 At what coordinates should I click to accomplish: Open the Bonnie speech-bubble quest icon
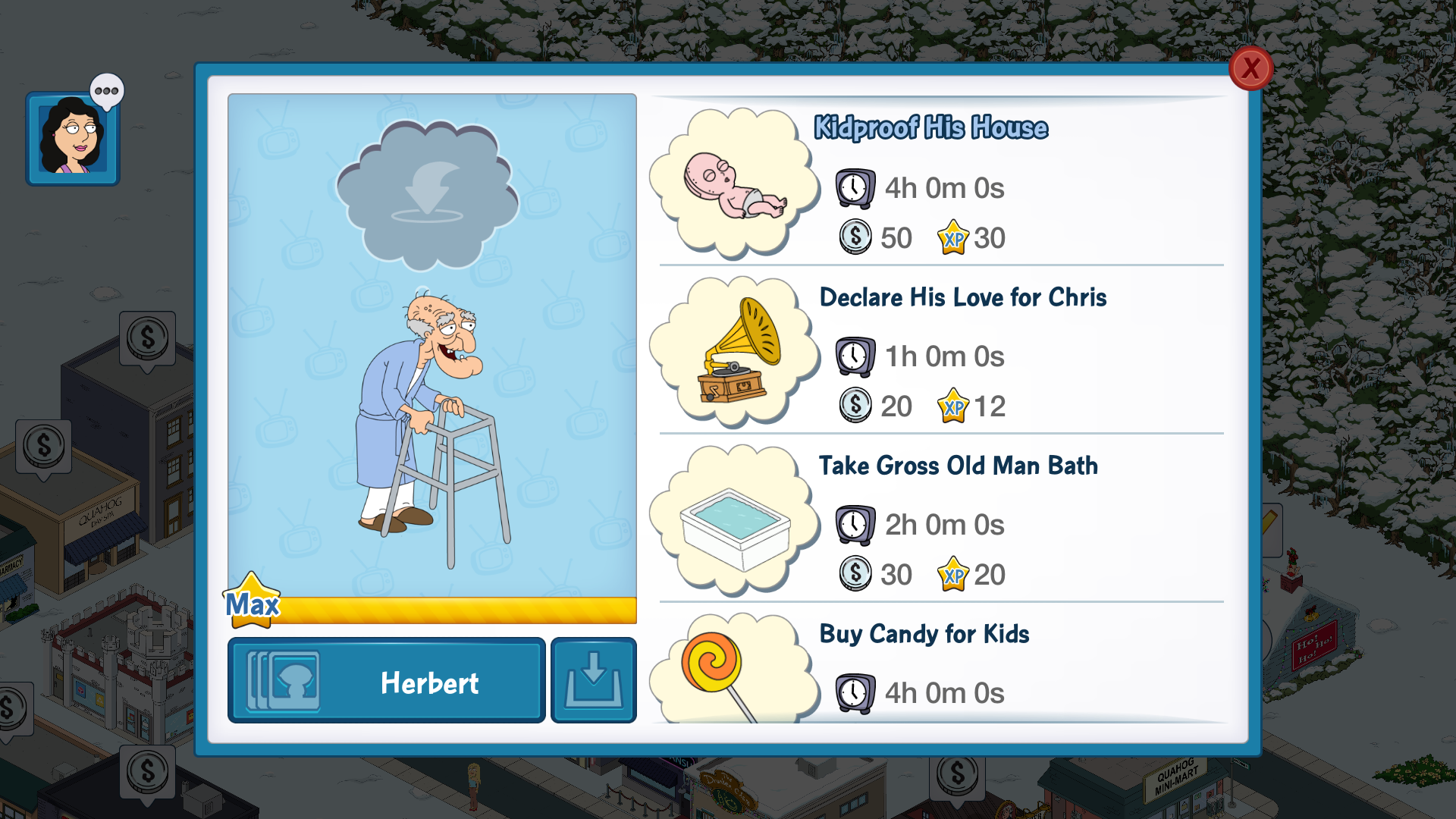(73, 138)
